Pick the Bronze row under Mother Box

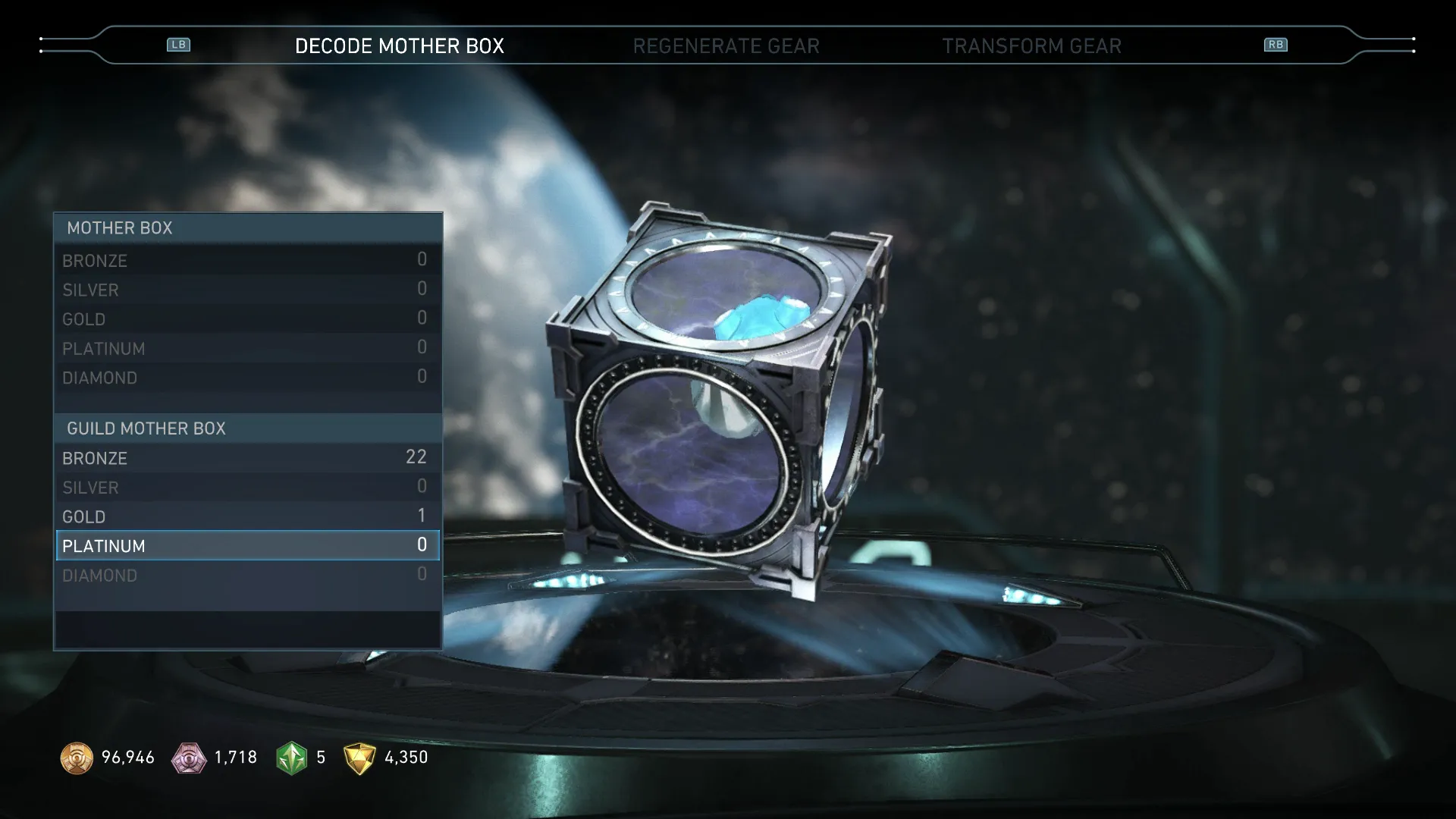(x=247, y=260)
